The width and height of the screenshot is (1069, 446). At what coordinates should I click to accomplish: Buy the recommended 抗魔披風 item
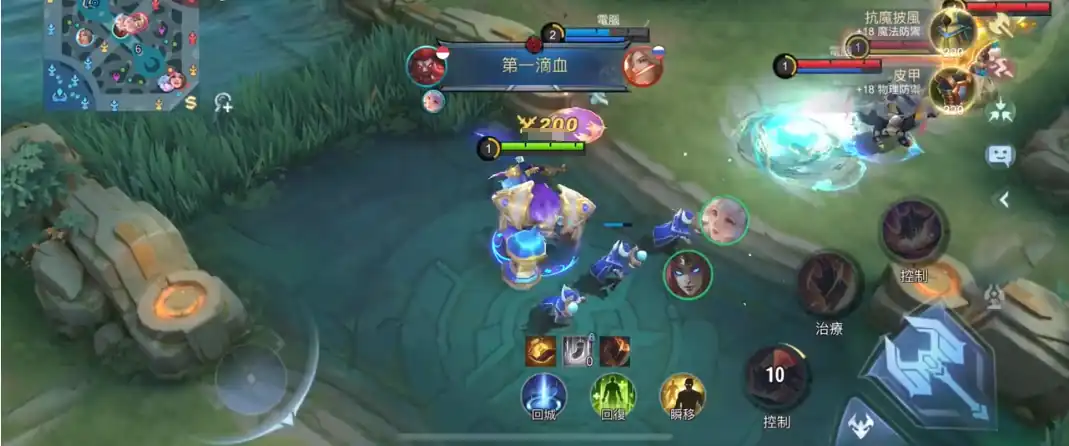tap(952, 30)
